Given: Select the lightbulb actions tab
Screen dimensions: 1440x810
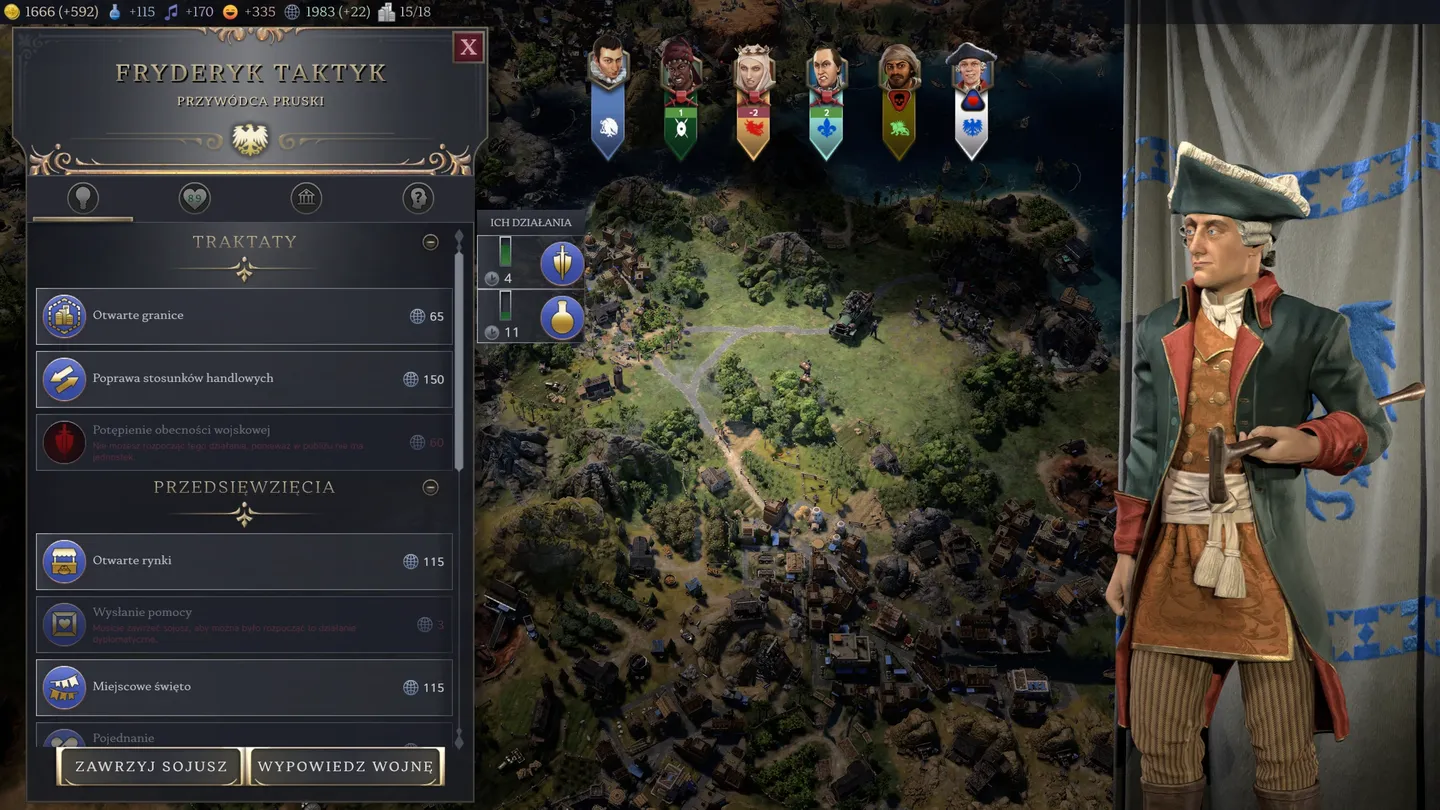Looking at the screenshot, I should tap(83, 198).
